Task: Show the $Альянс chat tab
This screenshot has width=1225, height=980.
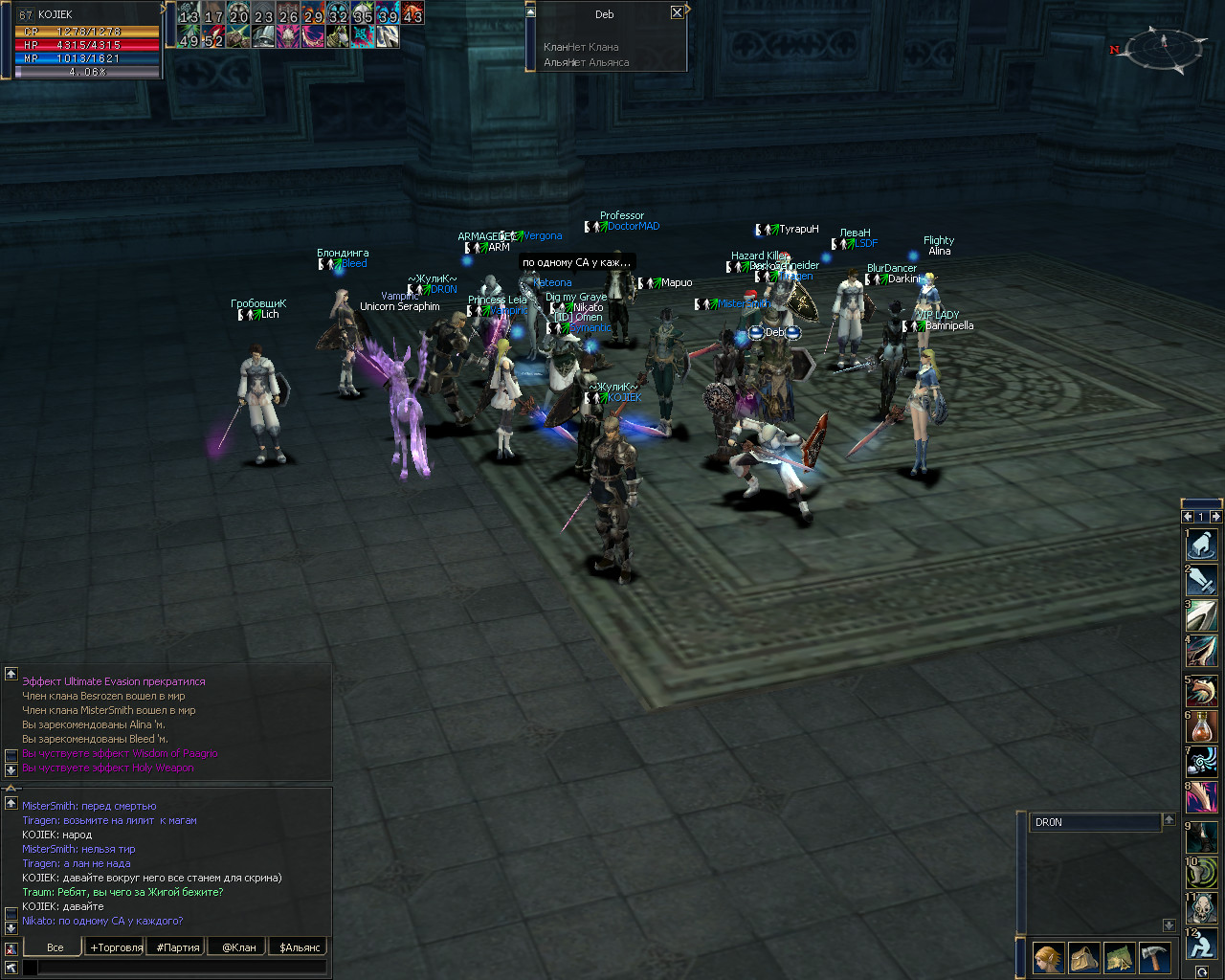Action: 300,947
